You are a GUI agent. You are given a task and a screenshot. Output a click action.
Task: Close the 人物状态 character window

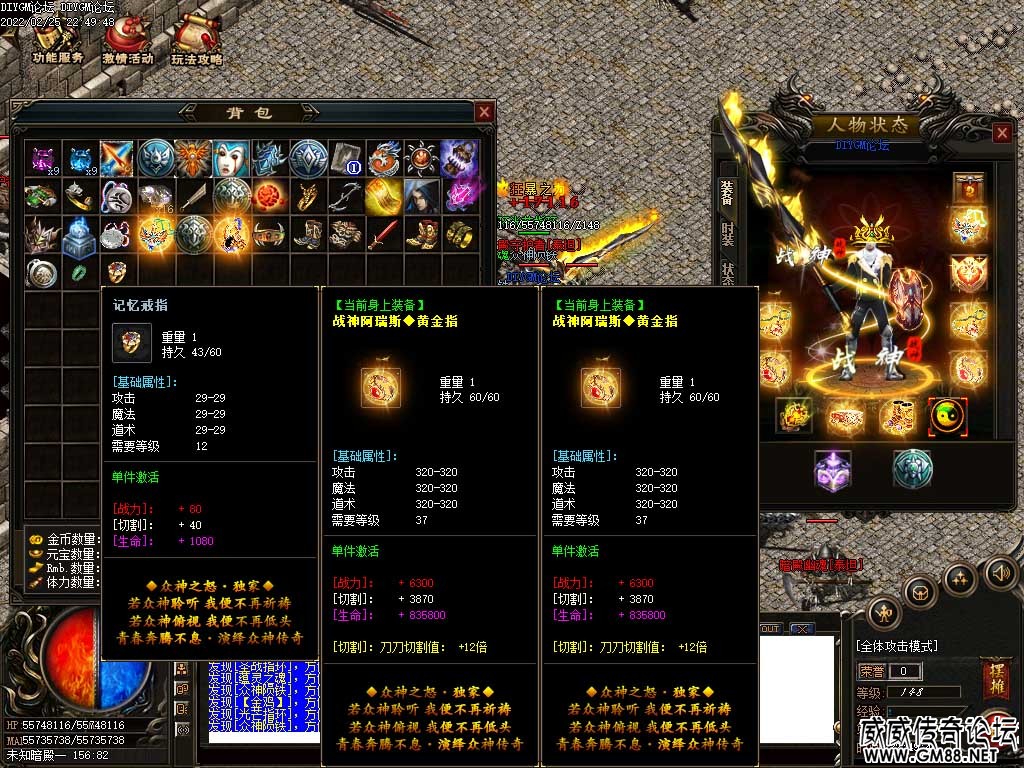coord(1002,133)
